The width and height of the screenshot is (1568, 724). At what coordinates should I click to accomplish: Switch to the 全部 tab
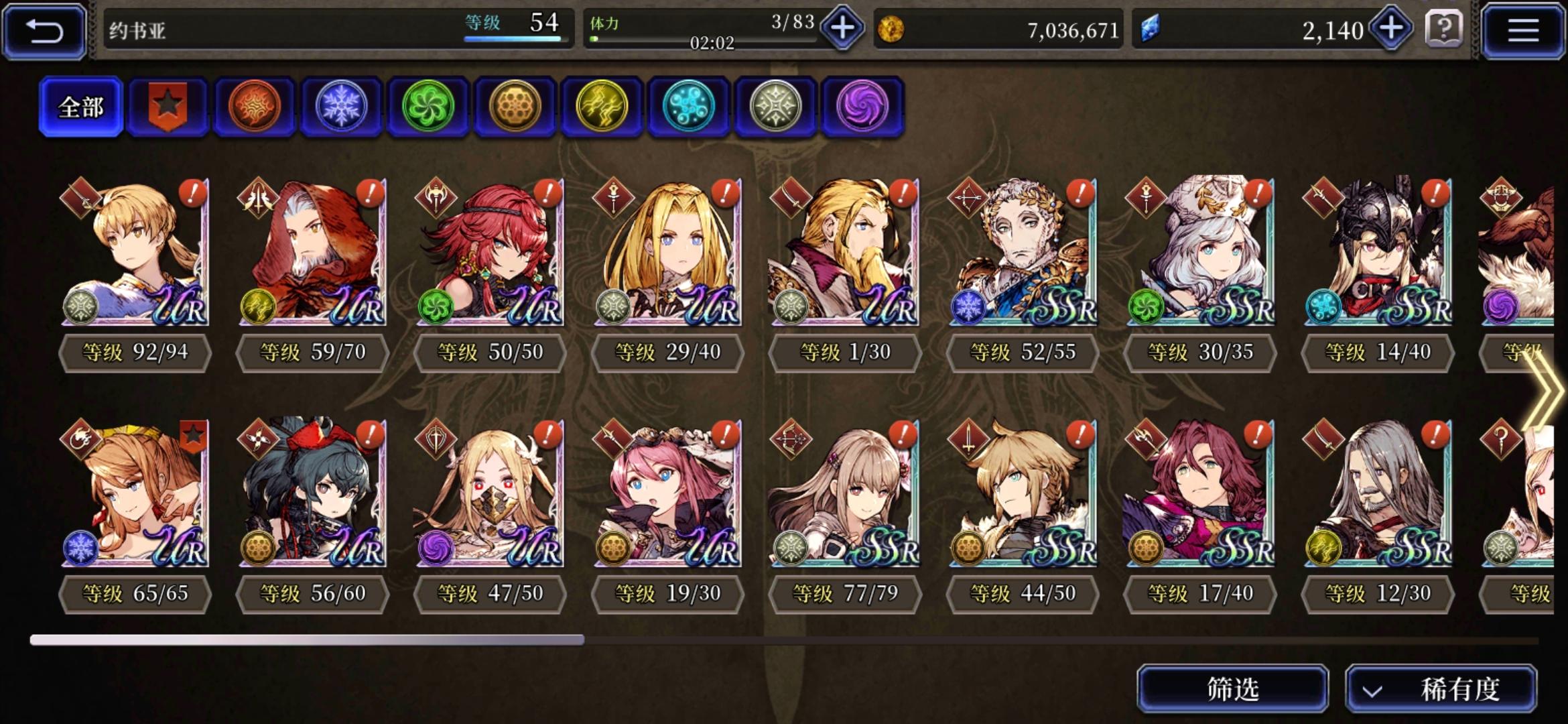pyautogui.click(x=80, y=107)
